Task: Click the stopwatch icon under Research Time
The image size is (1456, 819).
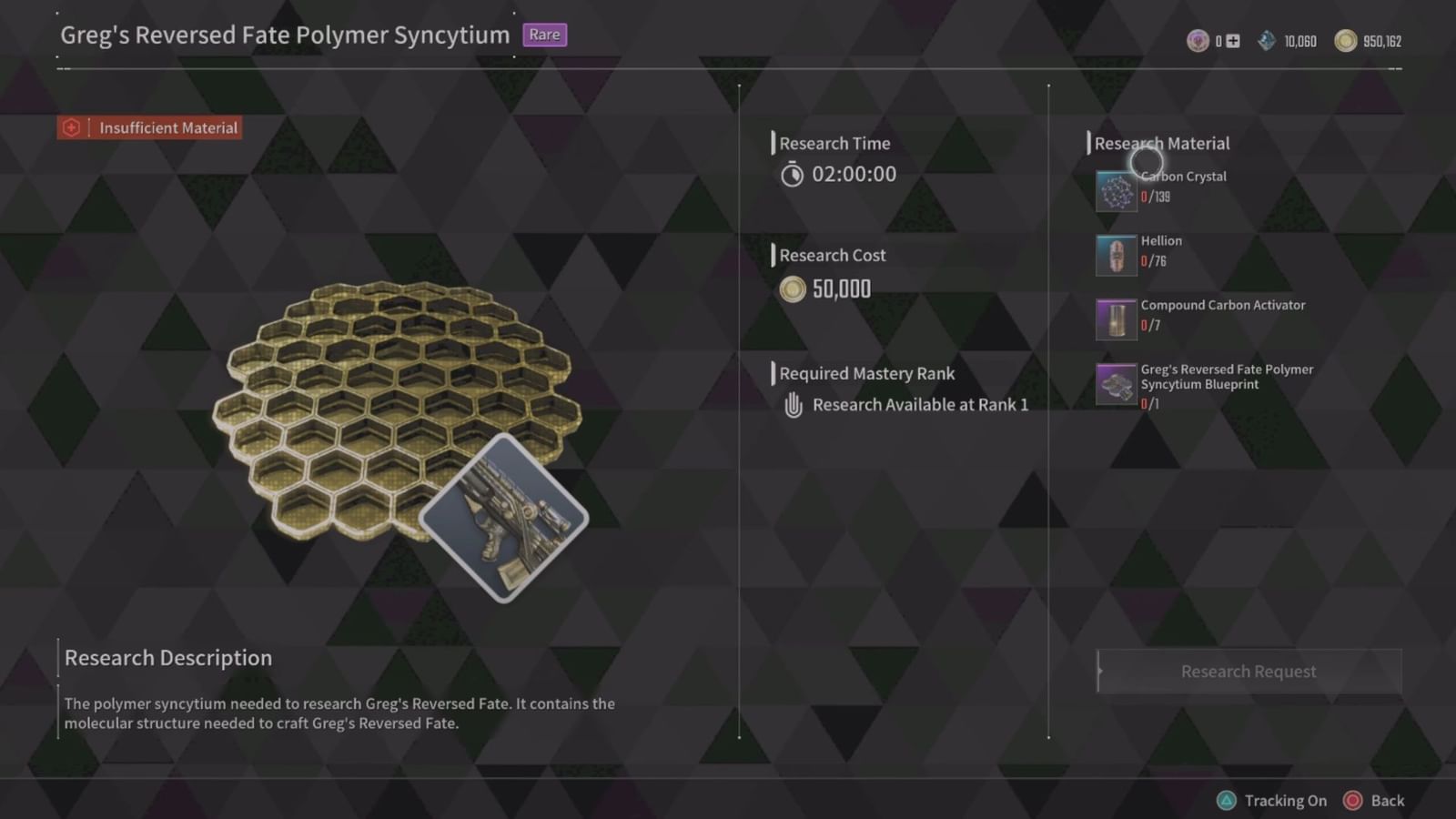Action: click(792, 174)
